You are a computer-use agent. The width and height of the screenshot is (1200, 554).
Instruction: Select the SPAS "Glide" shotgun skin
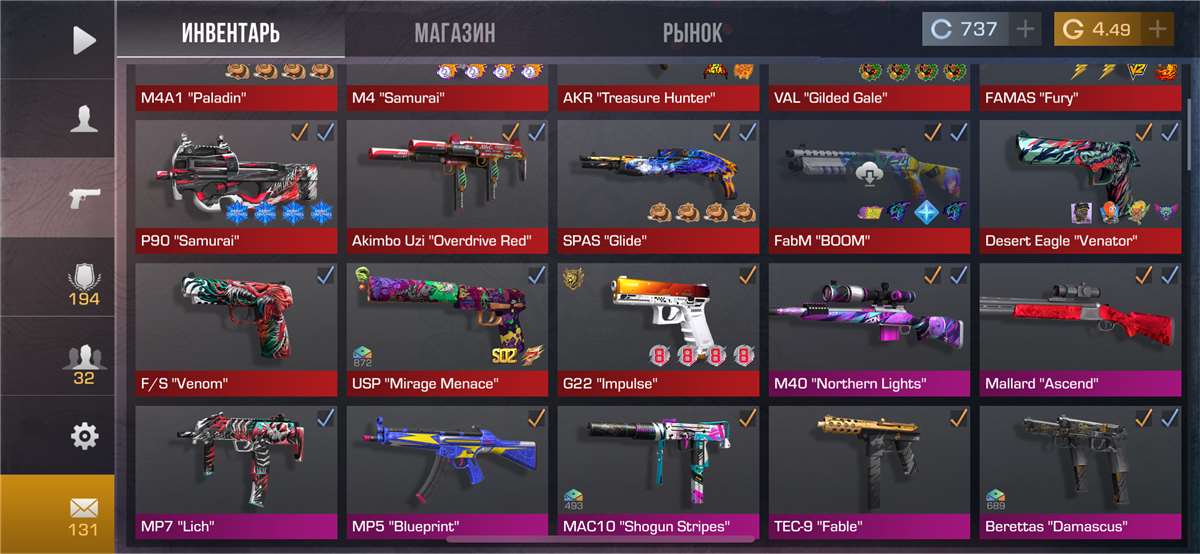pyautogui.click(x=658, y=185)
